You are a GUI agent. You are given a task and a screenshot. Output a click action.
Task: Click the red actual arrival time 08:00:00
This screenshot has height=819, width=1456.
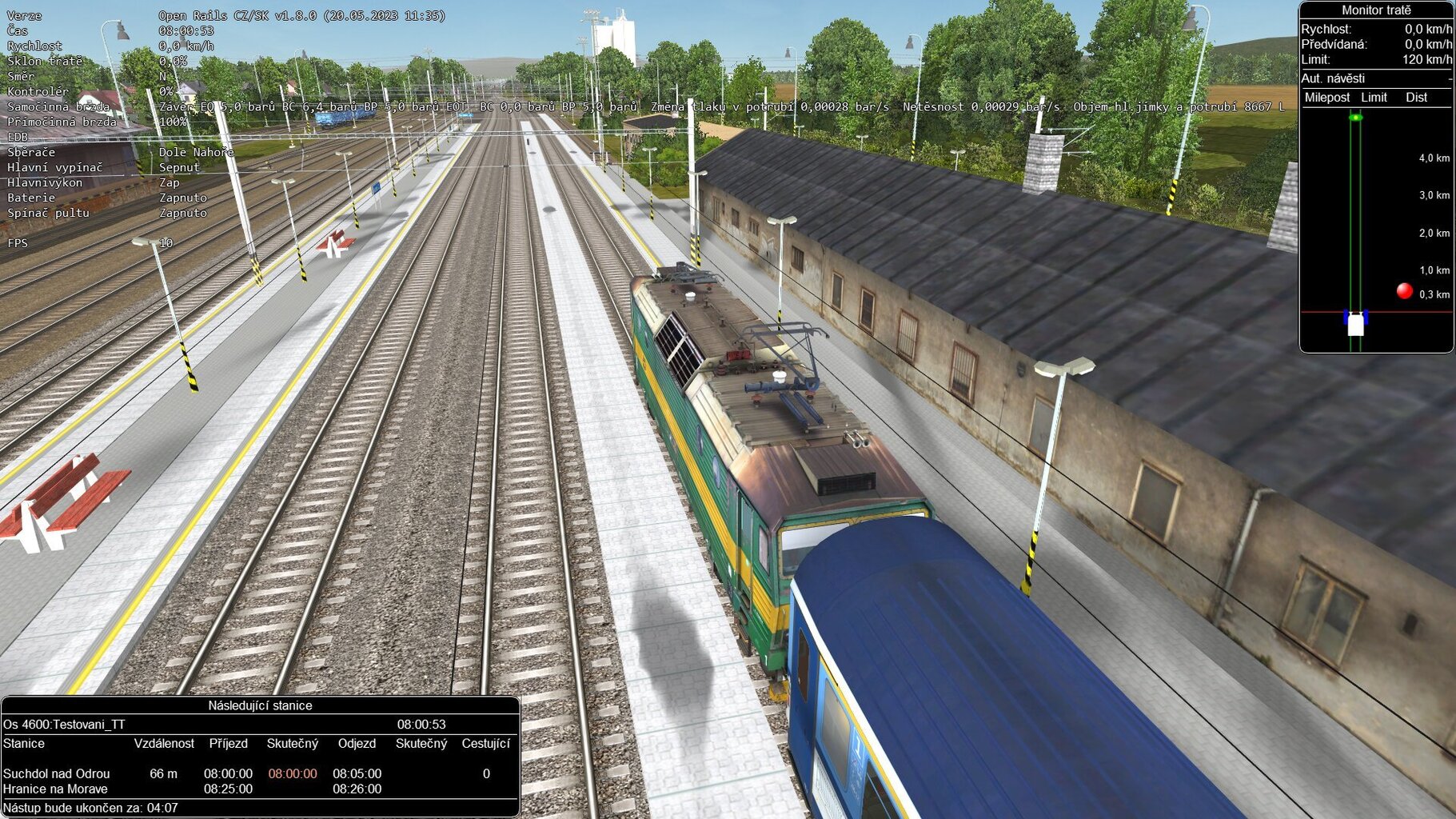pyautogui.click(x=293, y=773)
